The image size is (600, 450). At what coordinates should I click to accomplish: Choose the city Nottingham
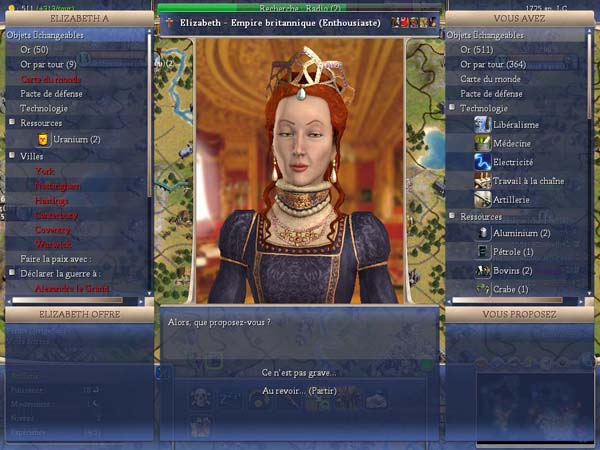coord(58,186)
